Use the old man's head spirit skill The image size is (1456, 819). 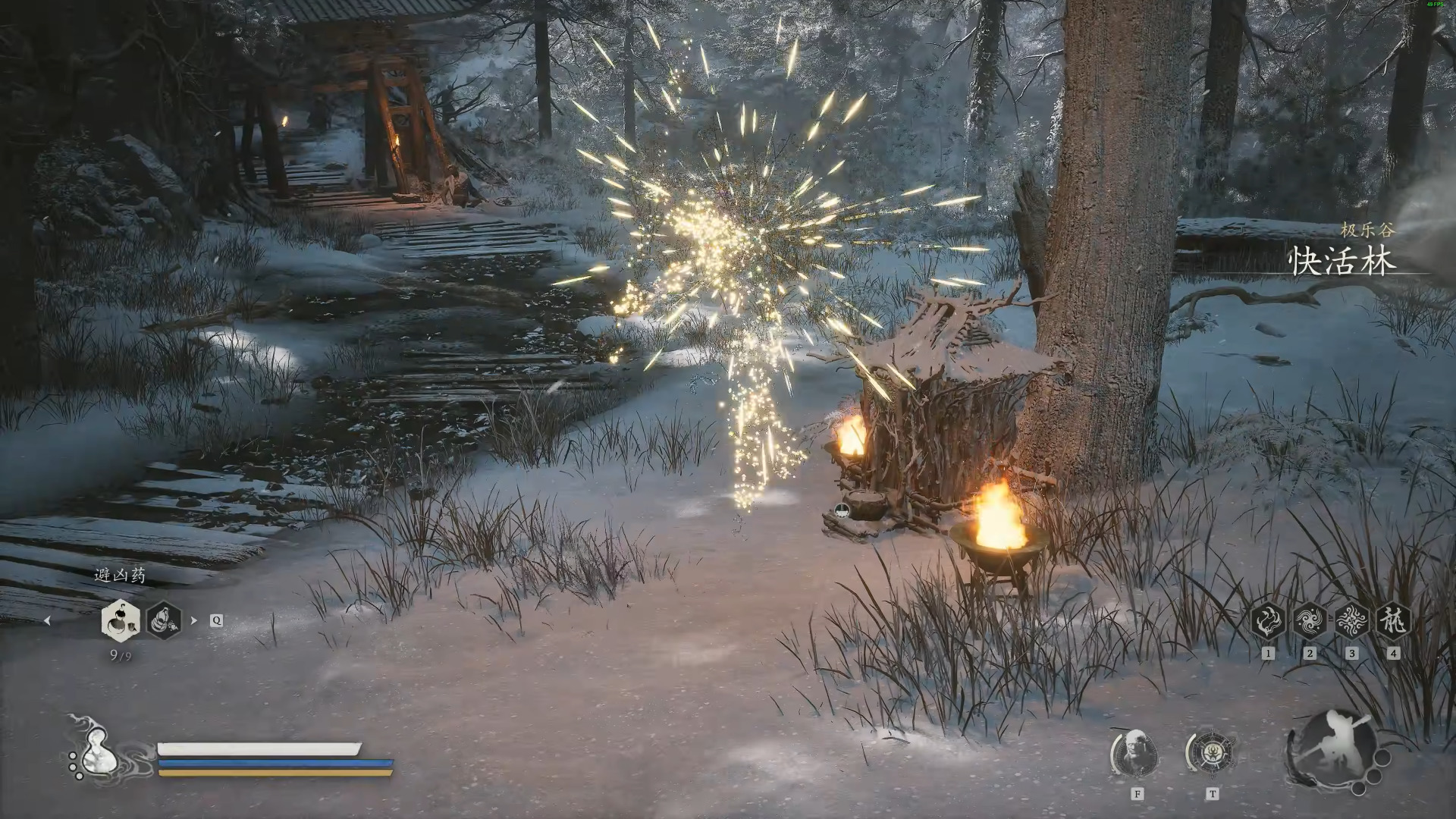[1136, 754]
